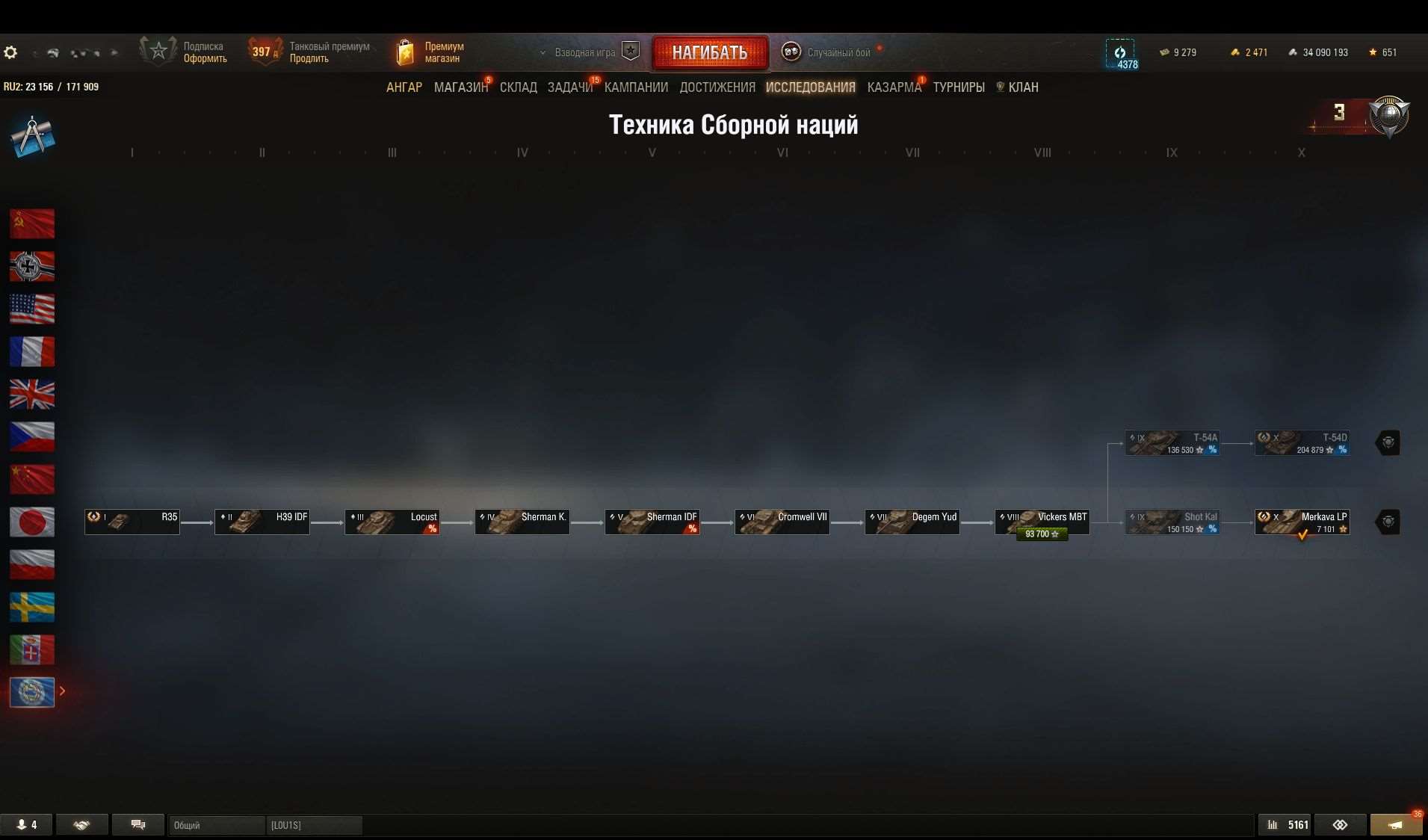Select the USSR flag in nation list

coord(31,223)
